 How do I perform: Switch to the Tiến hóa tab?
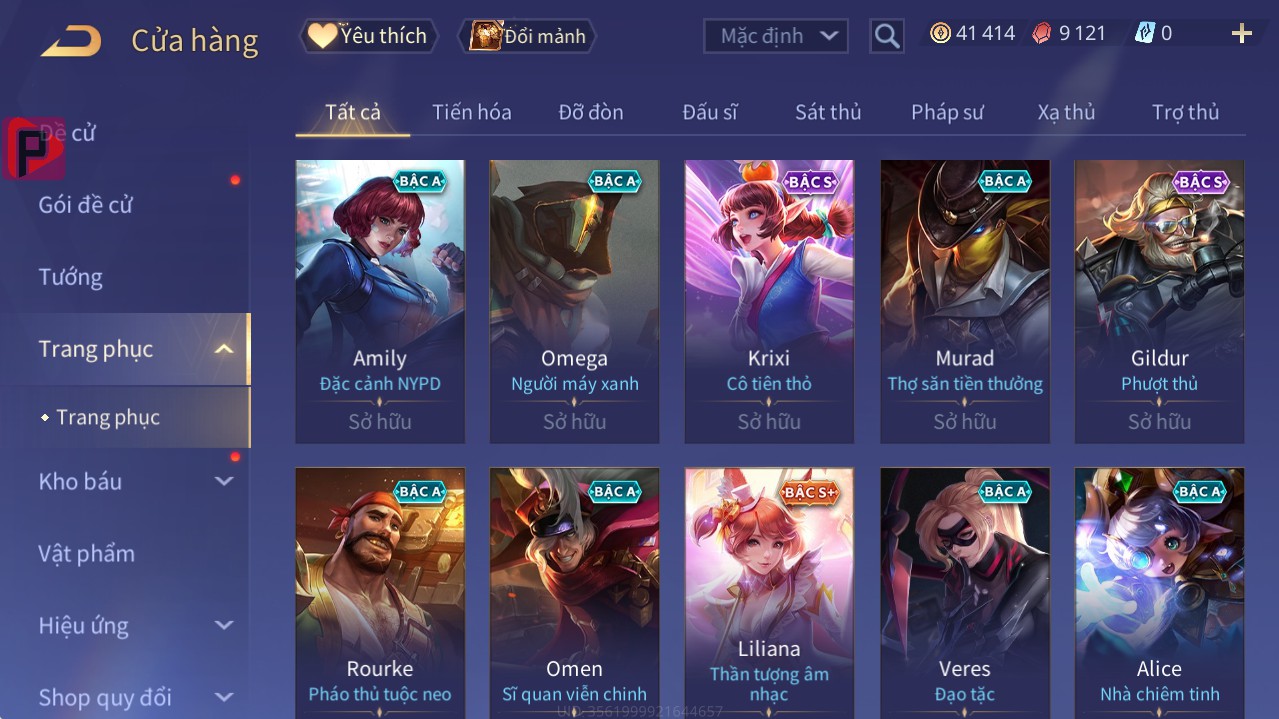tap(472, 112)
